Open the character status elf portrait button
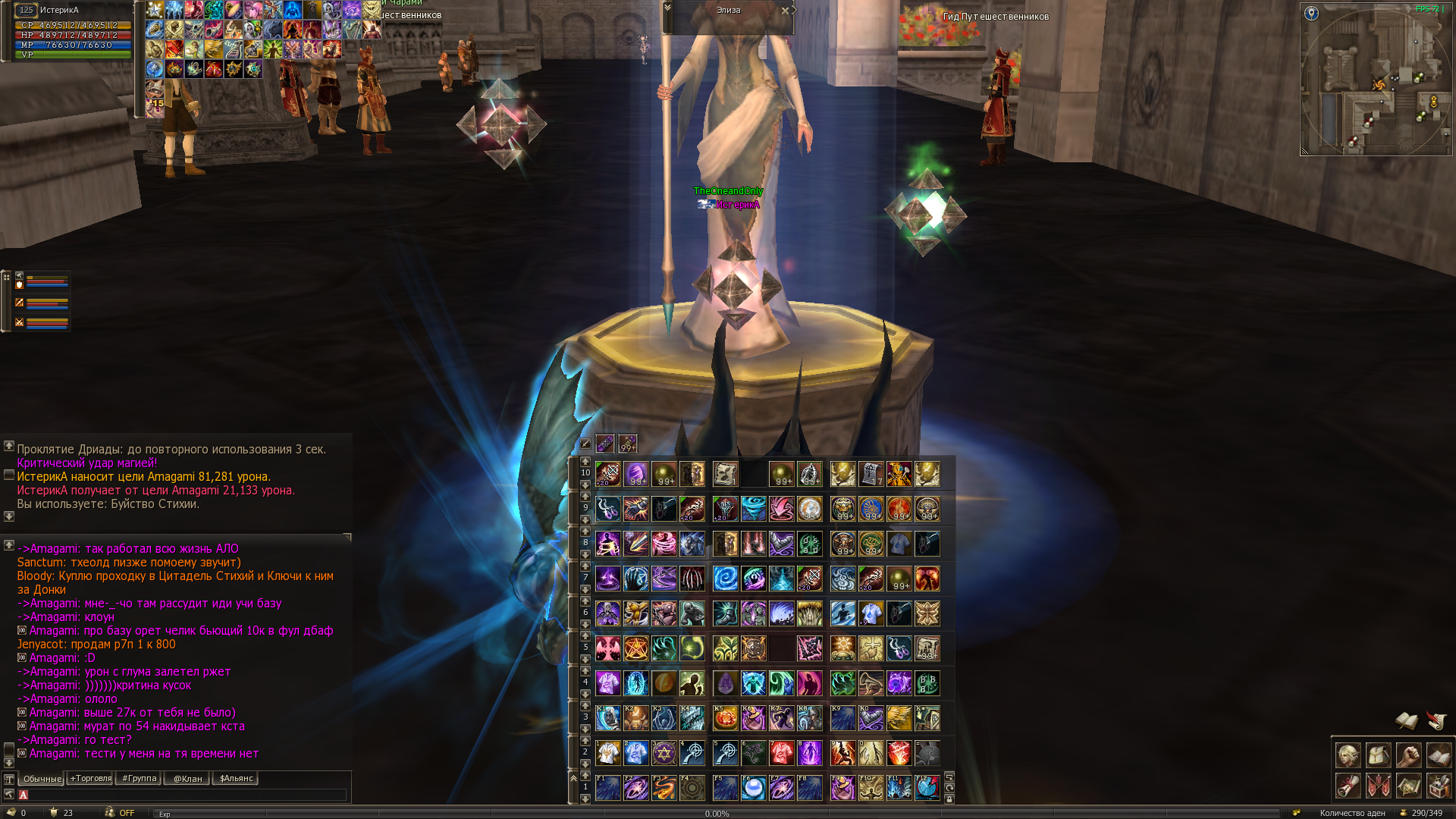The image size is (1456, 819). pos(1348,755)
